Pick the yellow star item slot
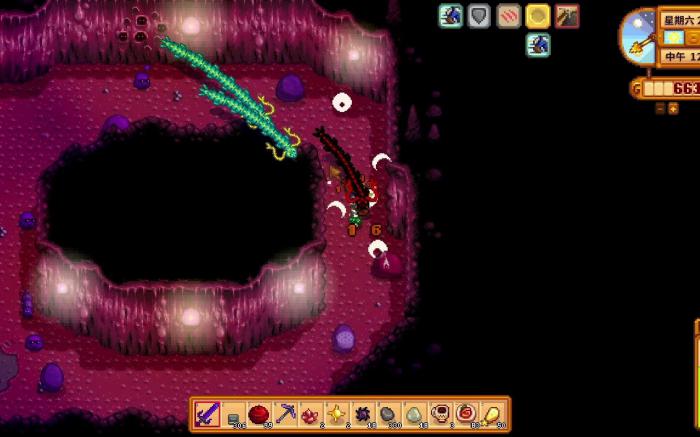This screenshot has width=700, height=437. pyautogui.click(x=337, y=414)
